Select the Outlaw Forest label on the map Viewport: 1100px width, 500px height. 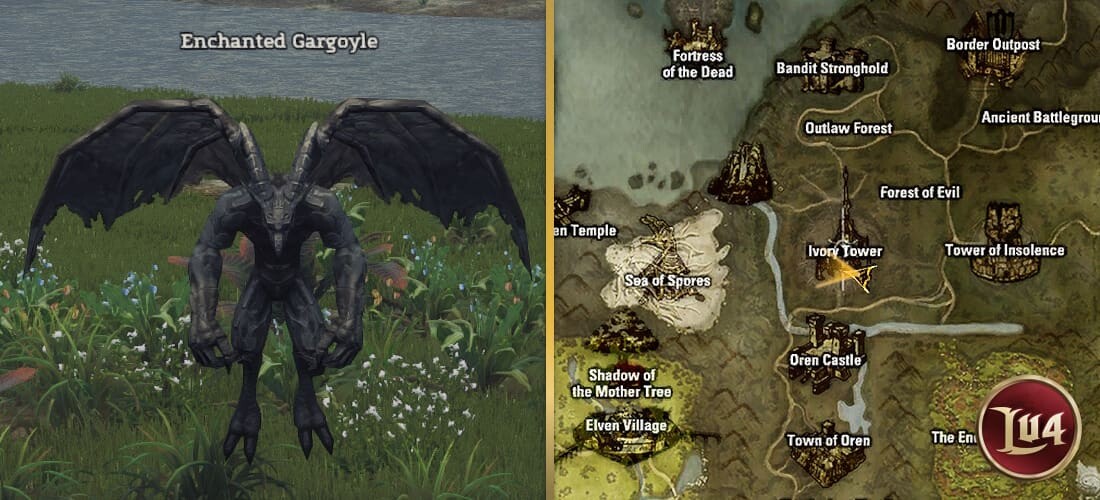pos(848,128)
